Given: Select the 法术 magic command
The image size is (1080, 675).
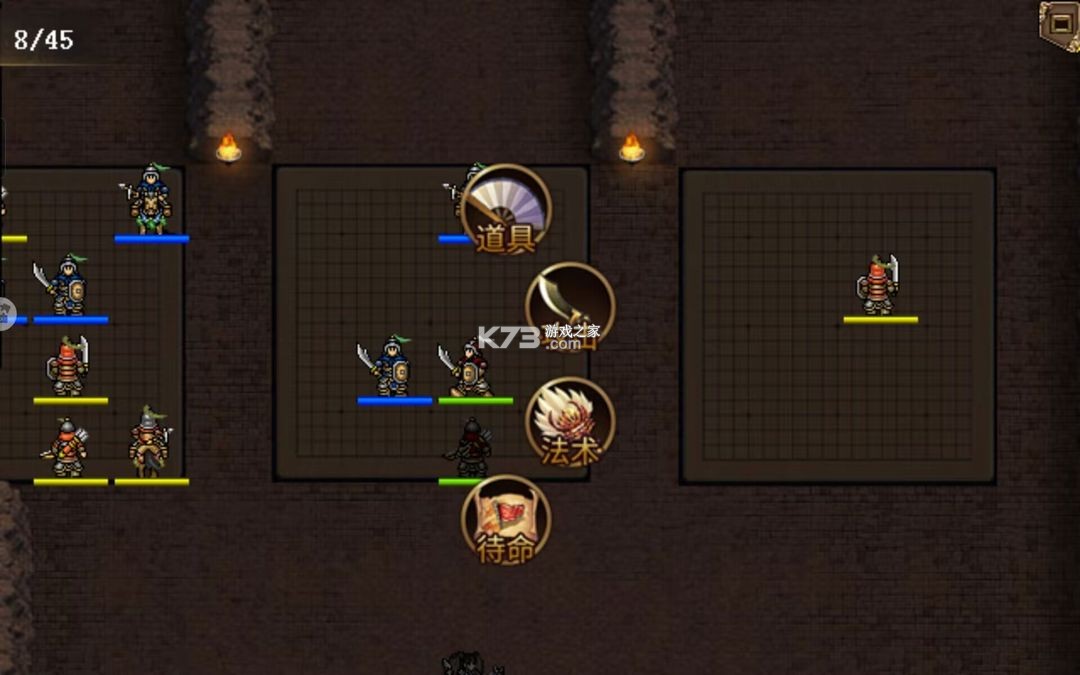Looking at the screenshot, I should [569, 422].
